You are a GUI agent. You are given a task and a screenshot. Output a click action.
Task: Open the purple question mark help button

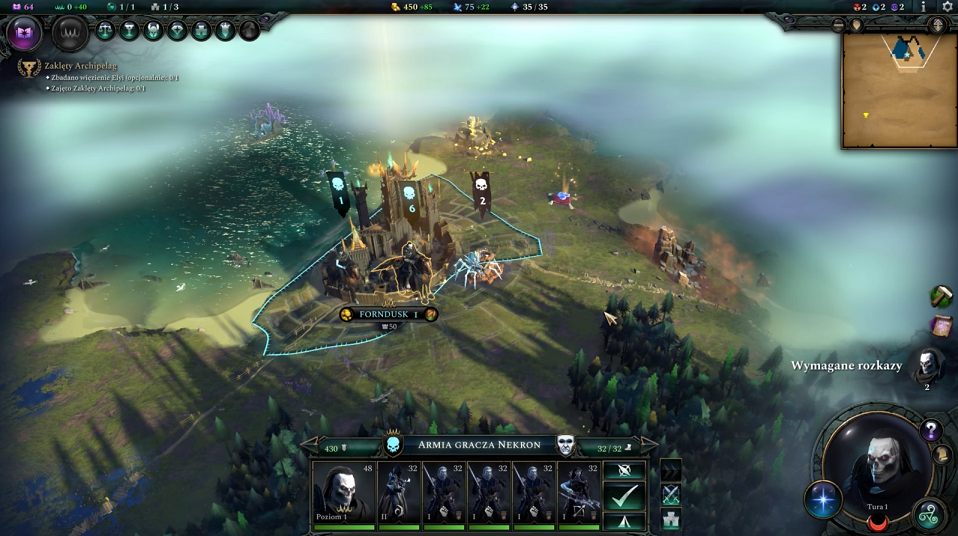tap(931, 431)
